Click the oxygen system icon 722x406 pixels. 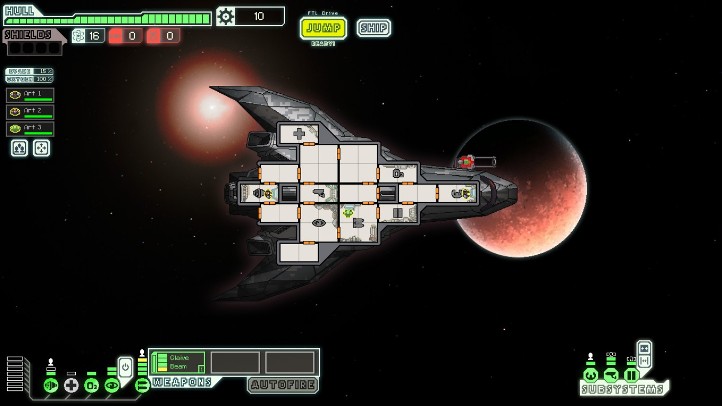point(91,385)
